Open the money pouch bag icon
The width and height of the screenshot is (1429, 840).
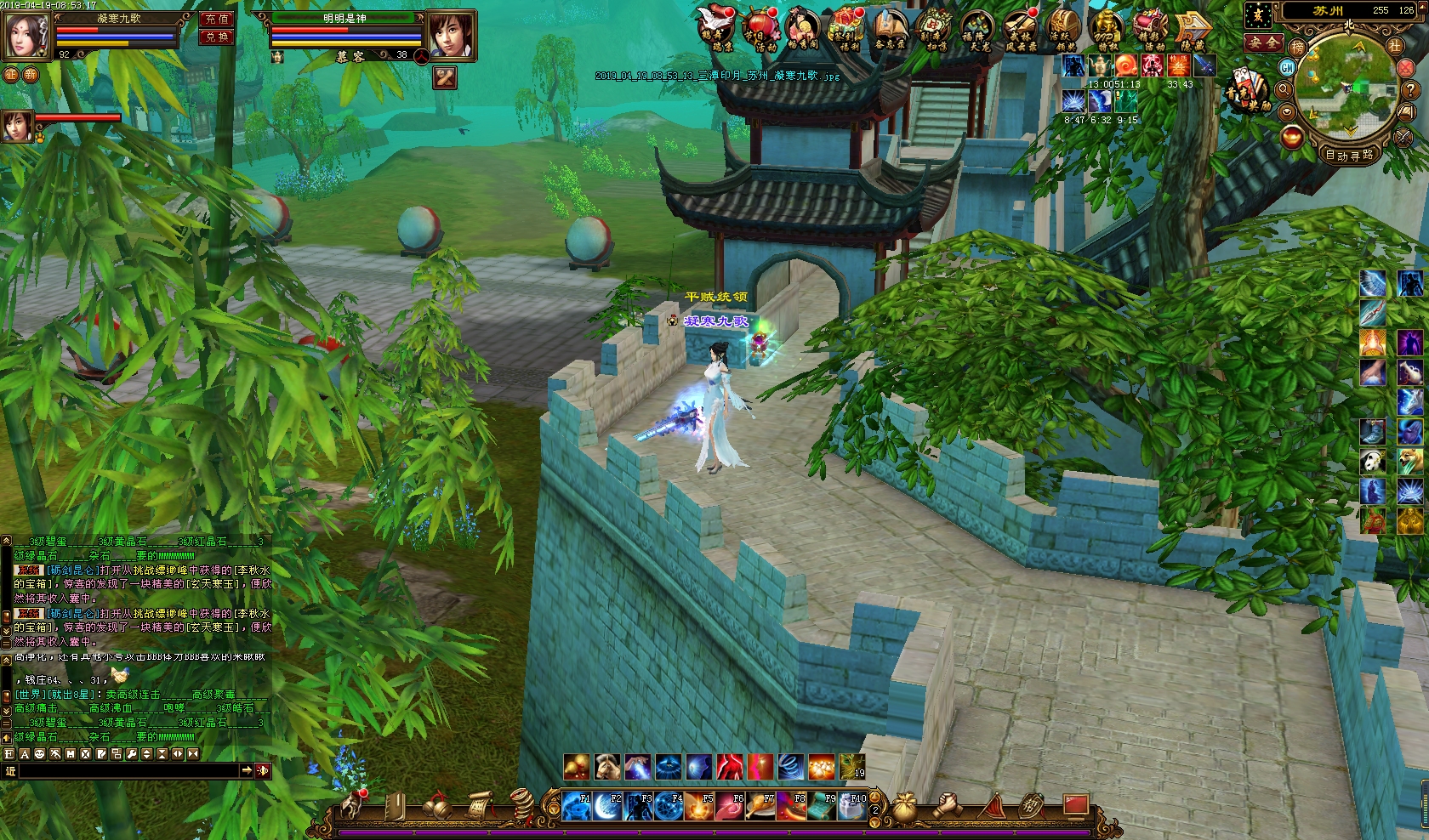click(x=907, y=804)
